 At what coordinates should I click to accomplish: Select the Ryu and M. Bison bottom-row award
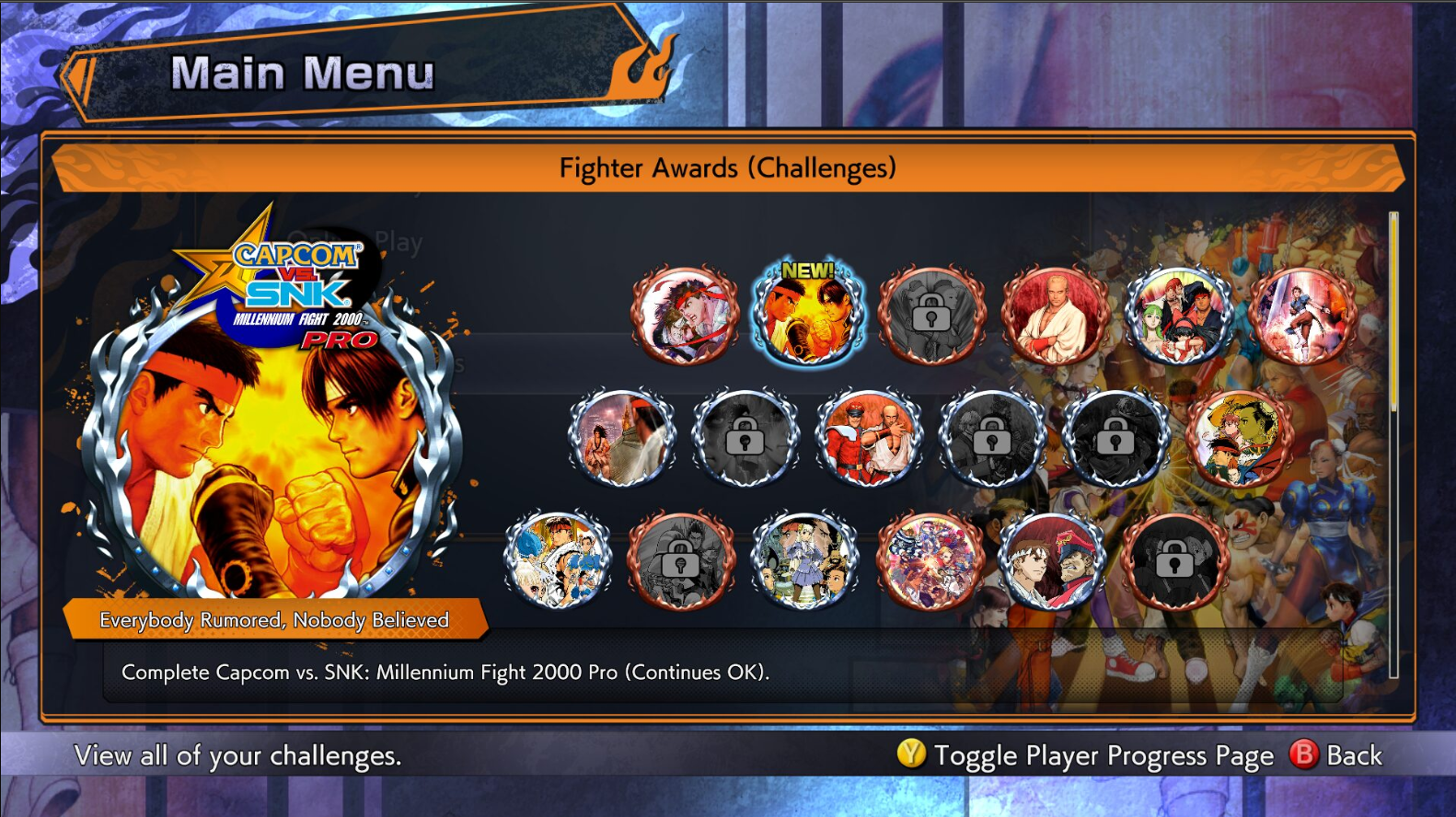click(x=1056, y=561)
